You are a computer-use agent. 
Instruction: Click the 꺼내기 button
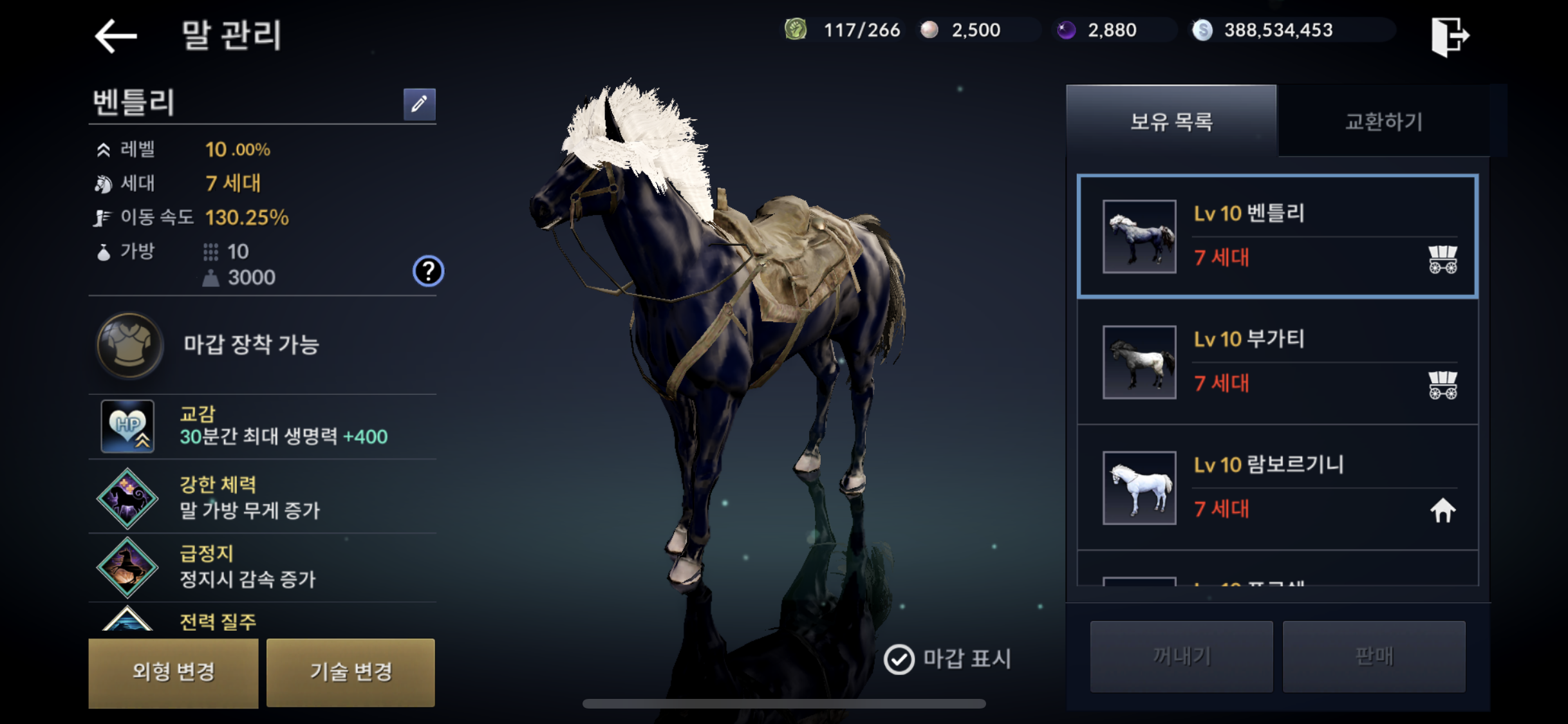pos(1181,656)
